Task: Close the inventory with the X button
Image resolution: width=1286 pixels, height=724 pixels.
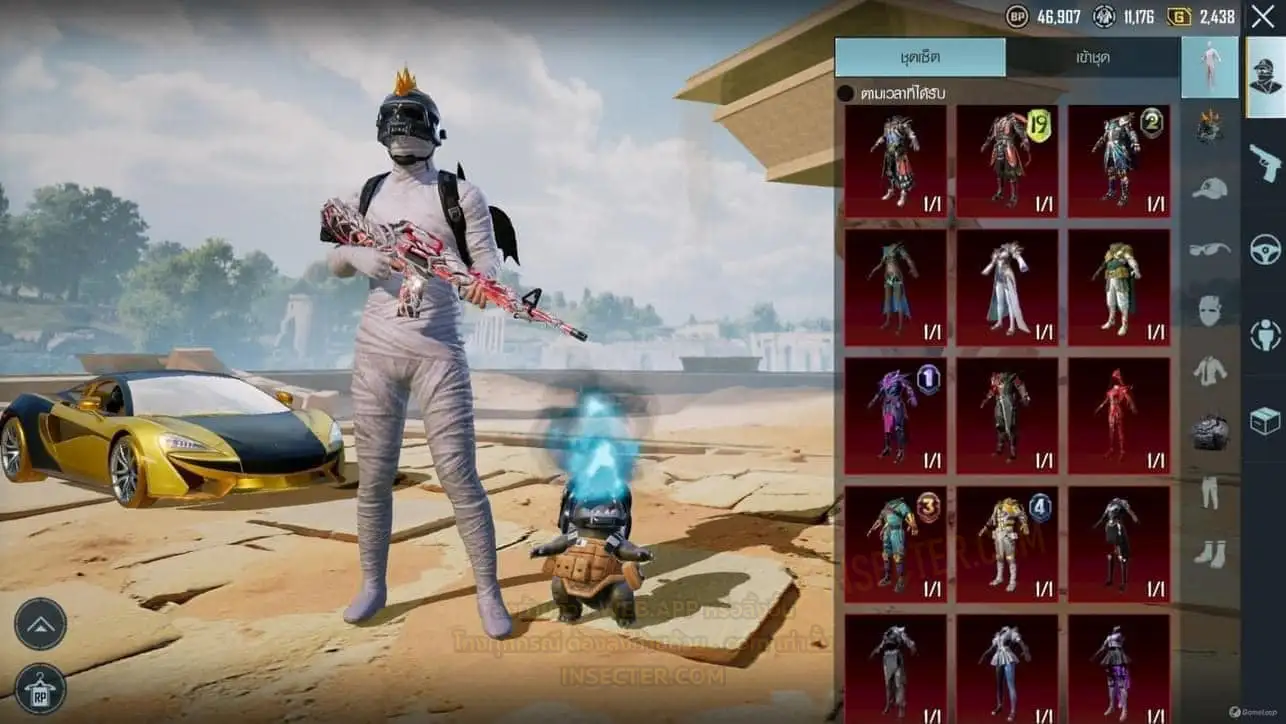Action: pos(1262,17)
